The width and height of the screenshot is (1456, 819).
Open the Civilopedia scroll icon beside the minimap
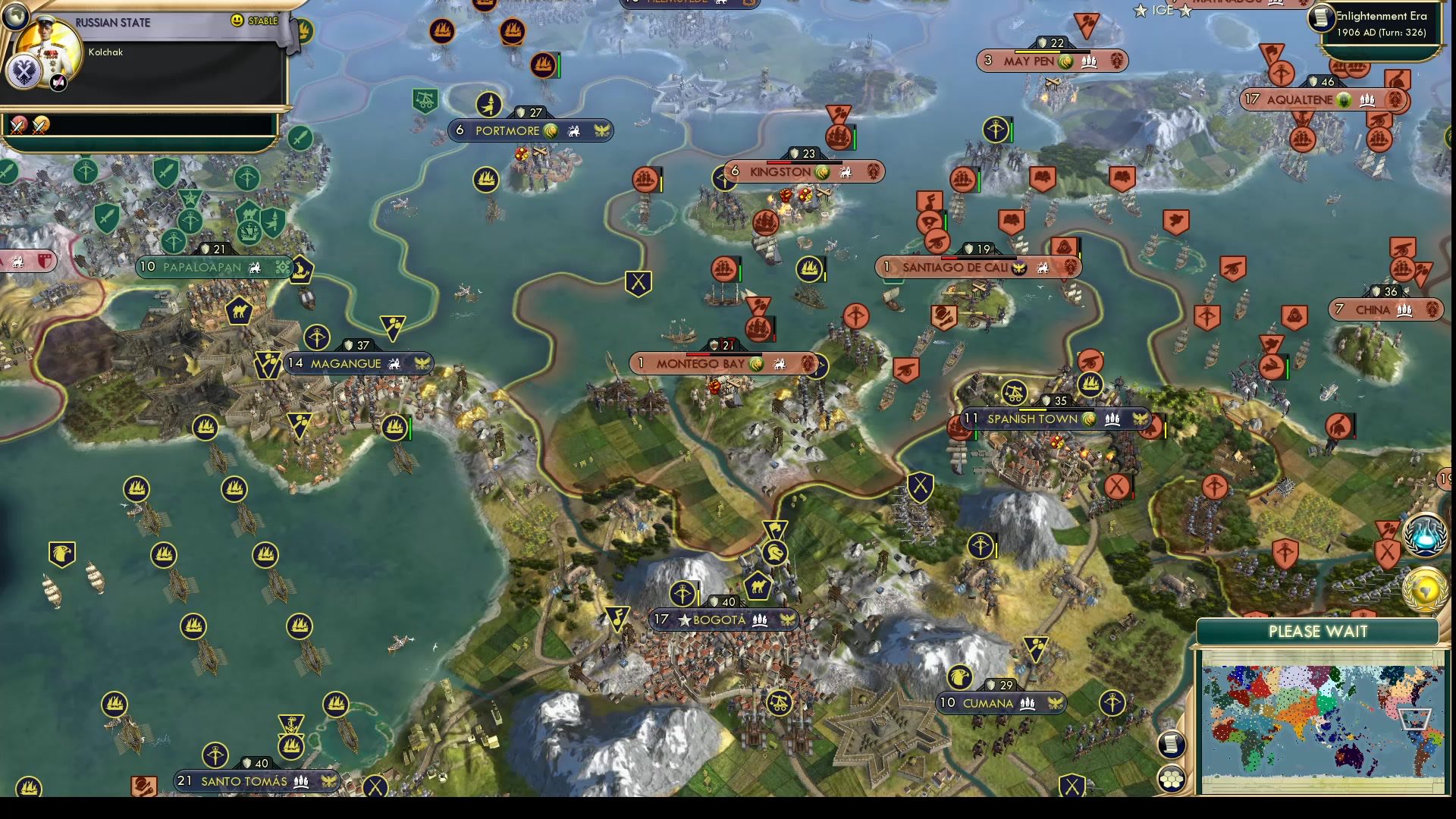point(1171,744)
